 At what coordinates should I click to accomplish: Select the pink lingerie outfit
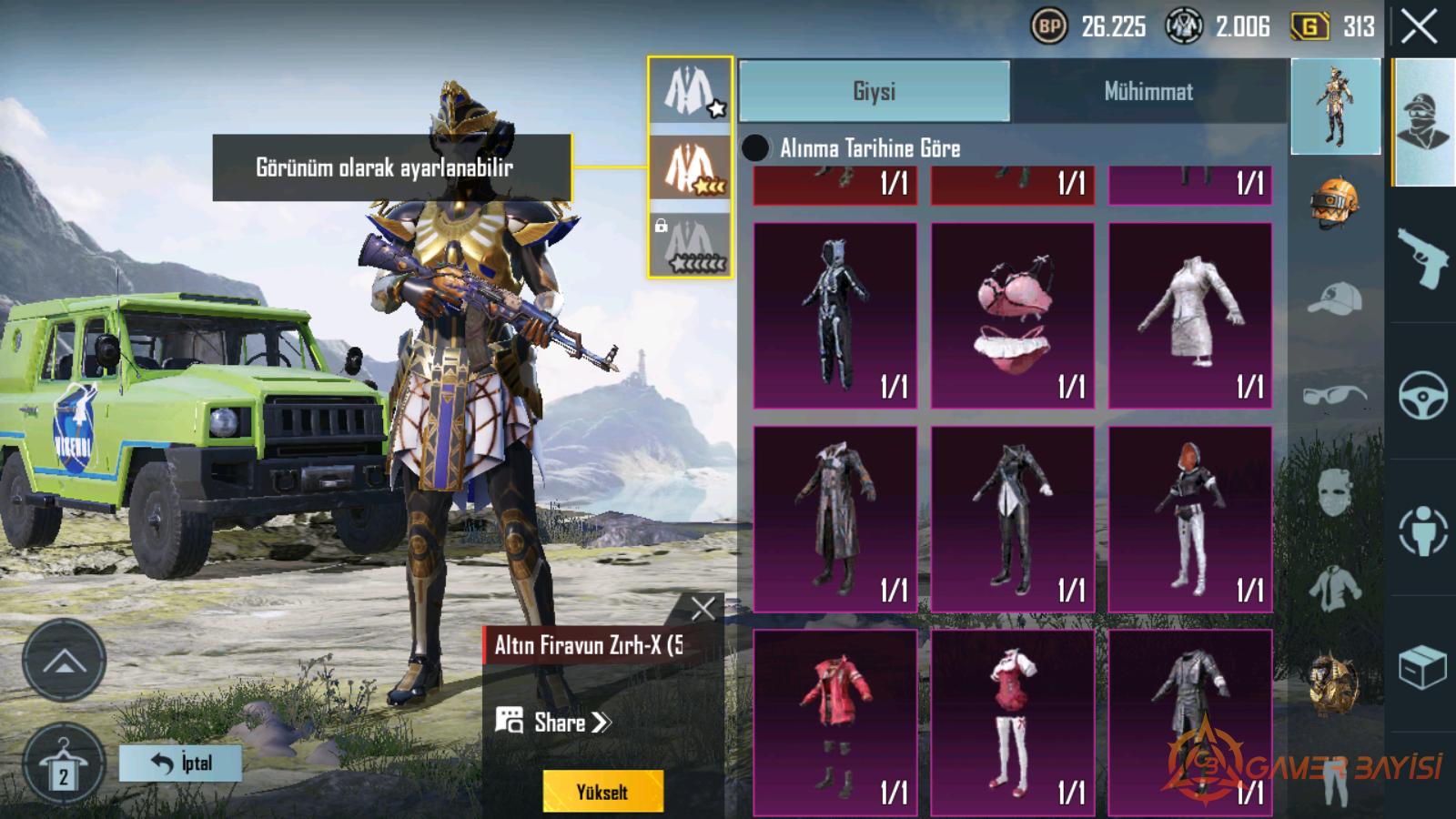1012,315
